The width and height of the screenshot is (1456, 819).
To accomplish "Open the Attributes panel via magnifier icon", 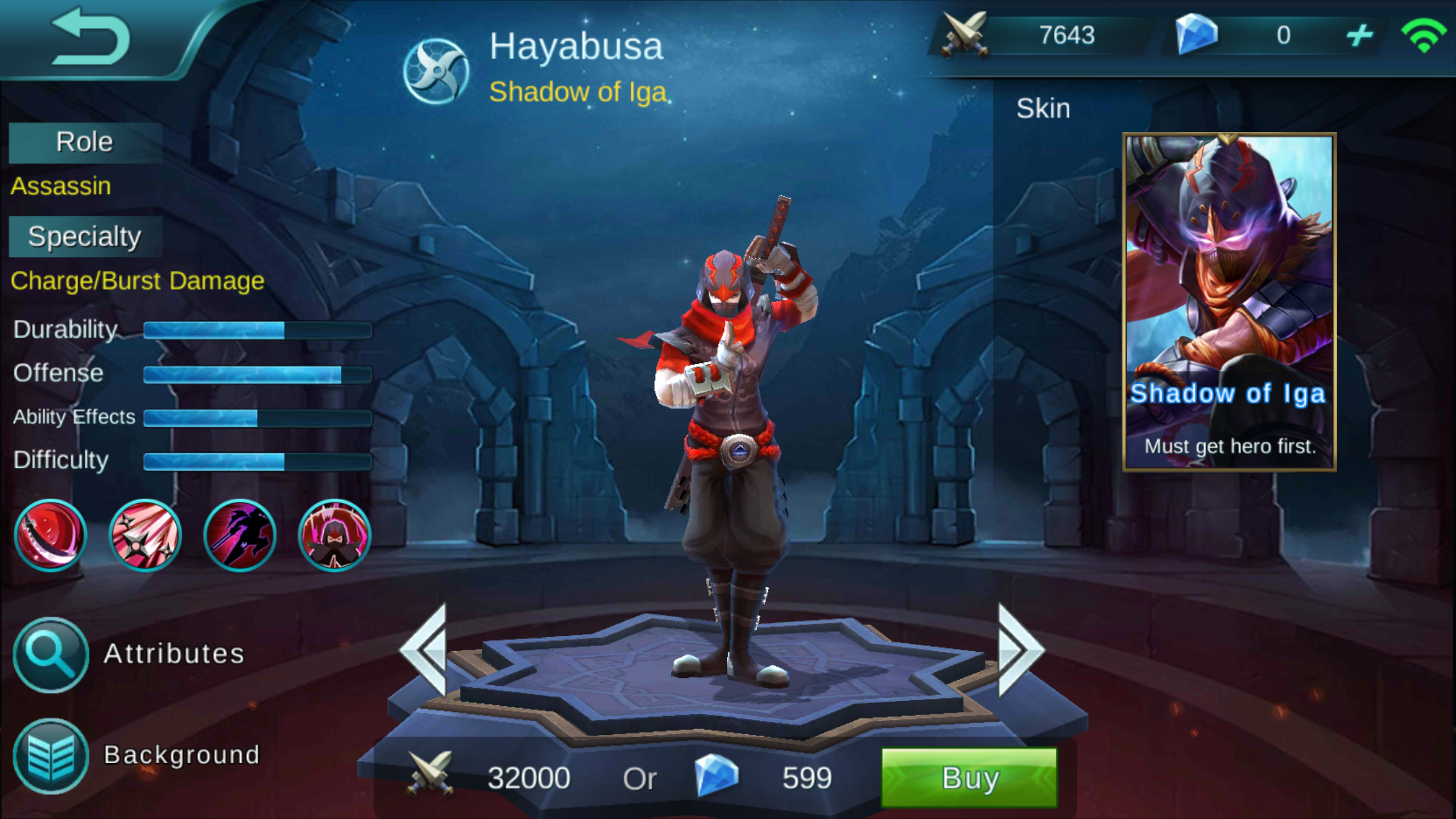I will coord(50,654).
